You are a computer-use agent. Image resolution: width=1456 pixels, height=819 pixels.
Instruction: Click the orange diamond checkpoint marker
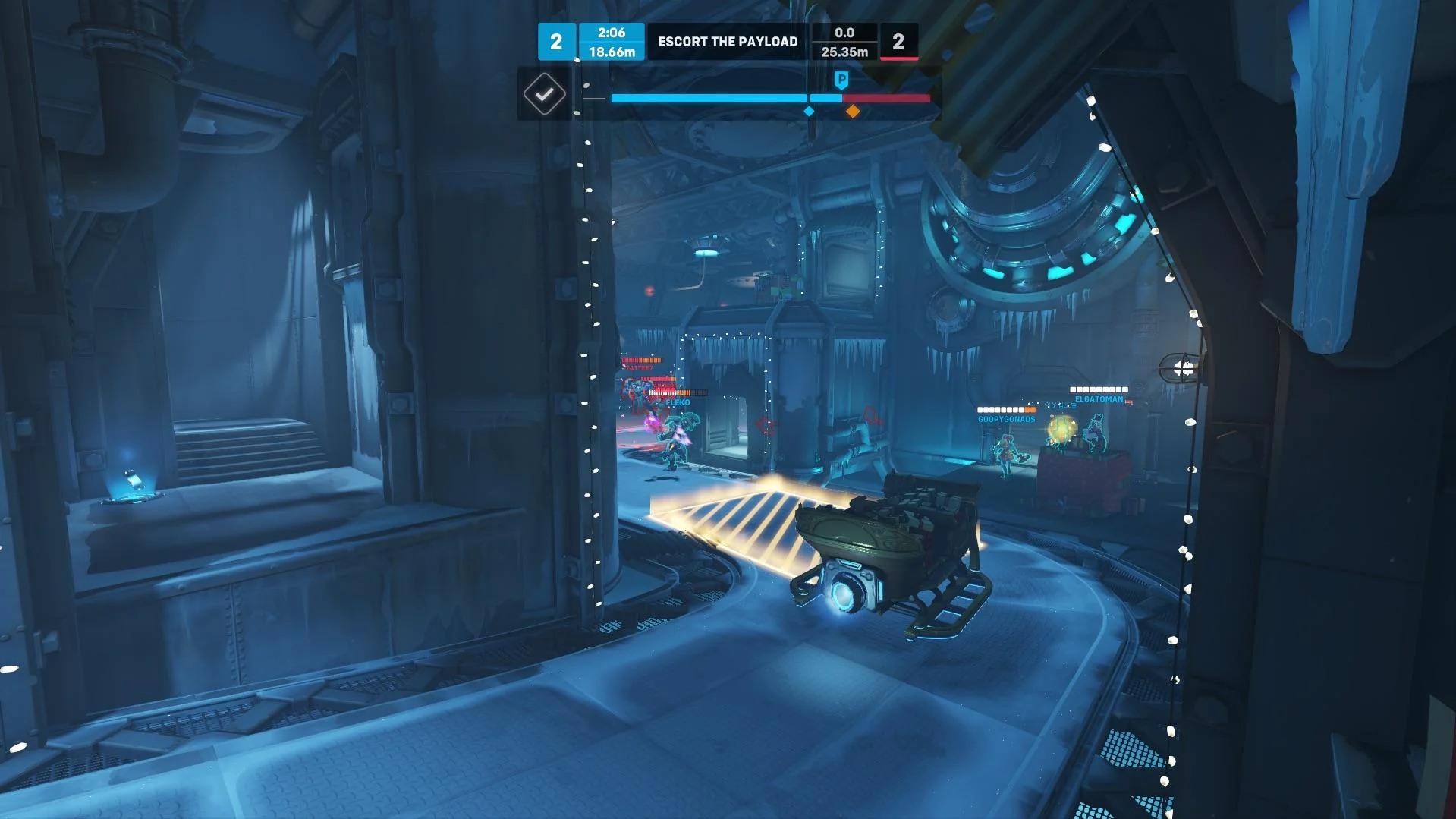[x=853, y=112]
